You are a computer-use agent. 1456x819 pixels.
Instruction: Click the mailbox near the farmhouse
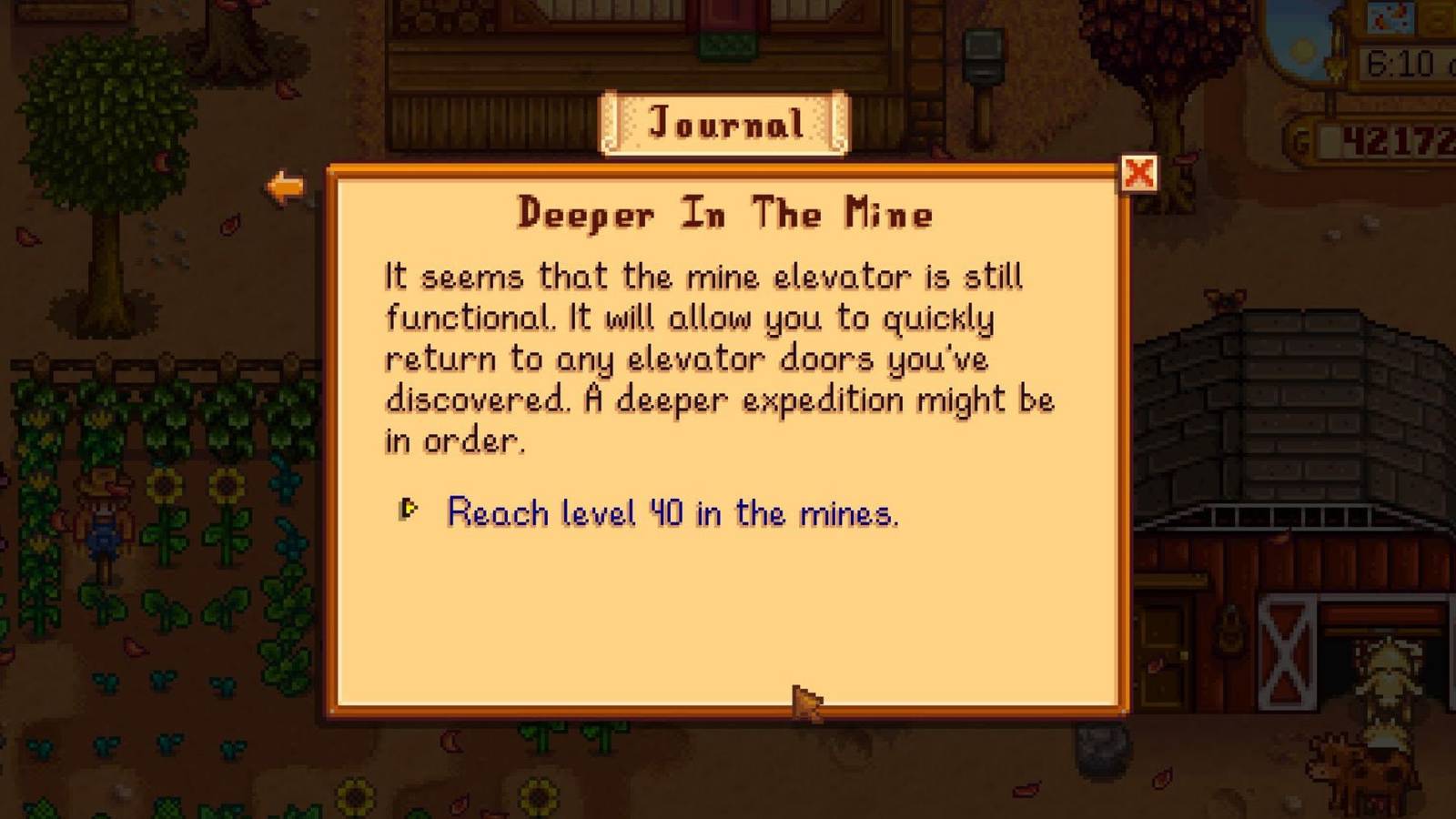coord(985,55)
